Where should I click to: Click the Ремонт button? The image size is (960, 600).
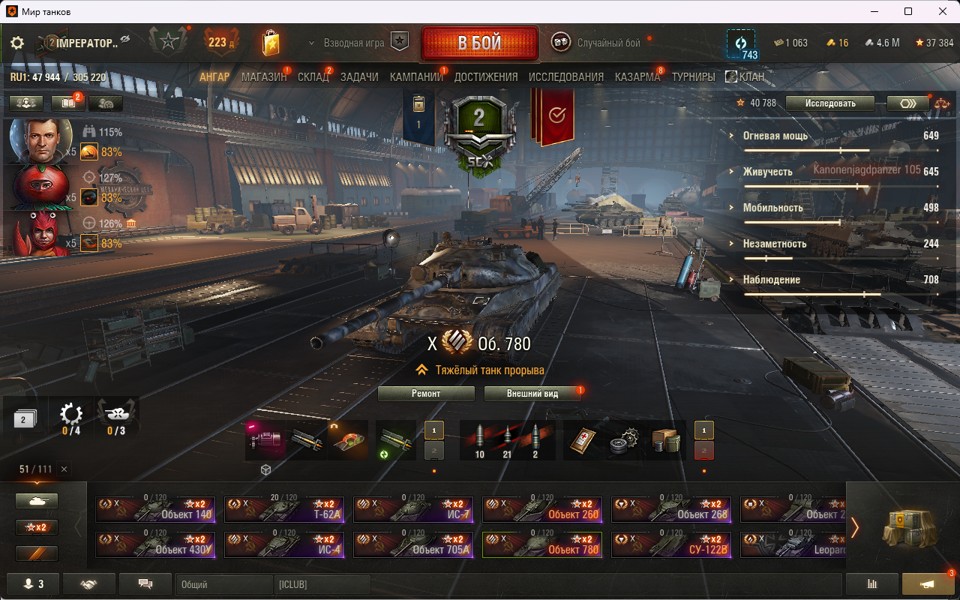[x=426, y=394]
